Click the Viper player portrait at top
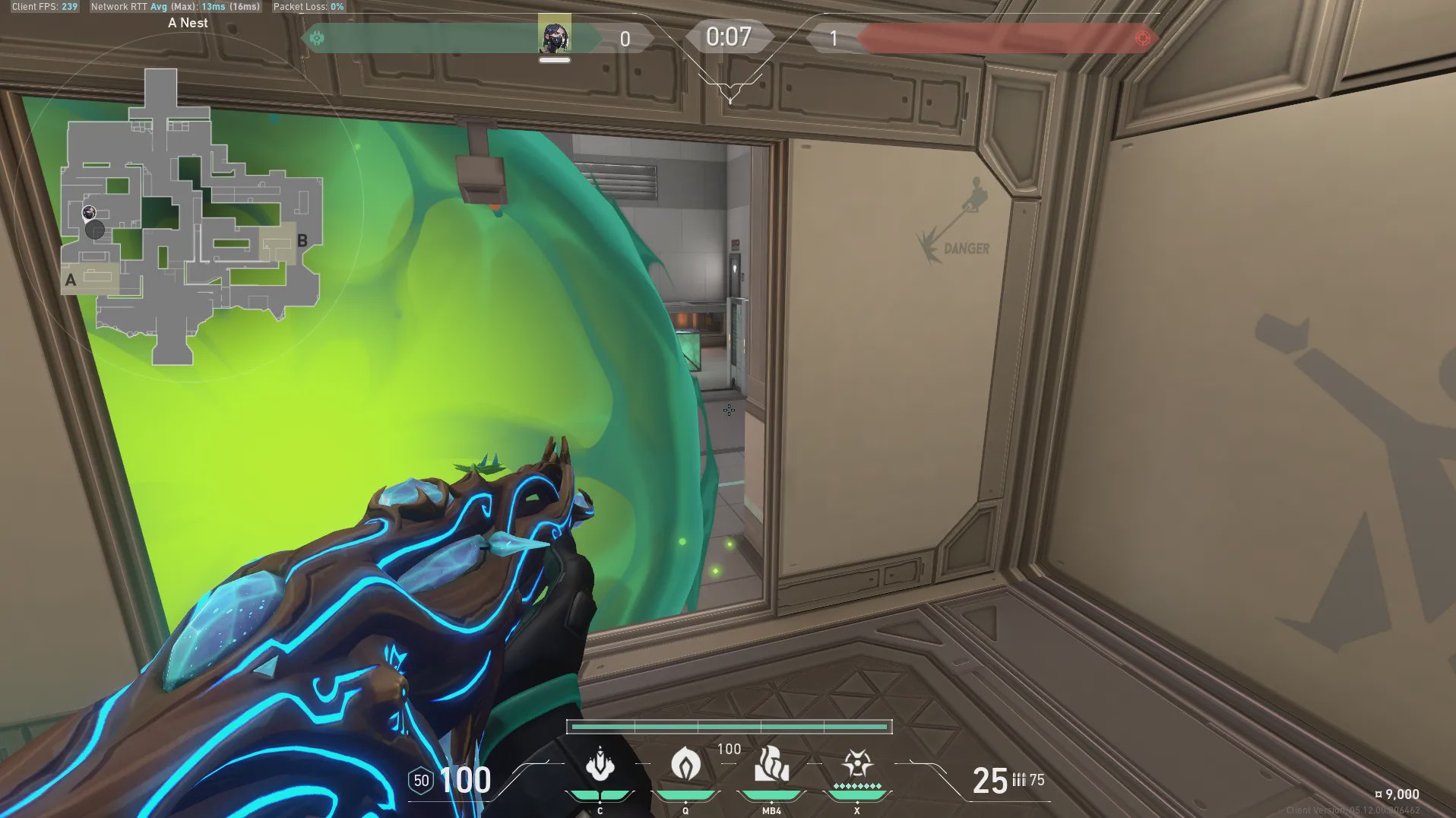The image size is (1456, 818). click(555, 36)
